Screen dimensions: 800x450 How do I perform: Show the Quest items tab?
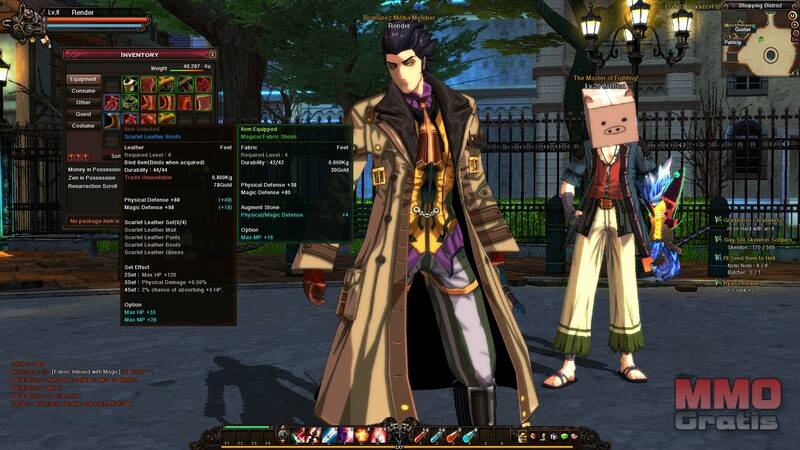click(x=84, y=114)
